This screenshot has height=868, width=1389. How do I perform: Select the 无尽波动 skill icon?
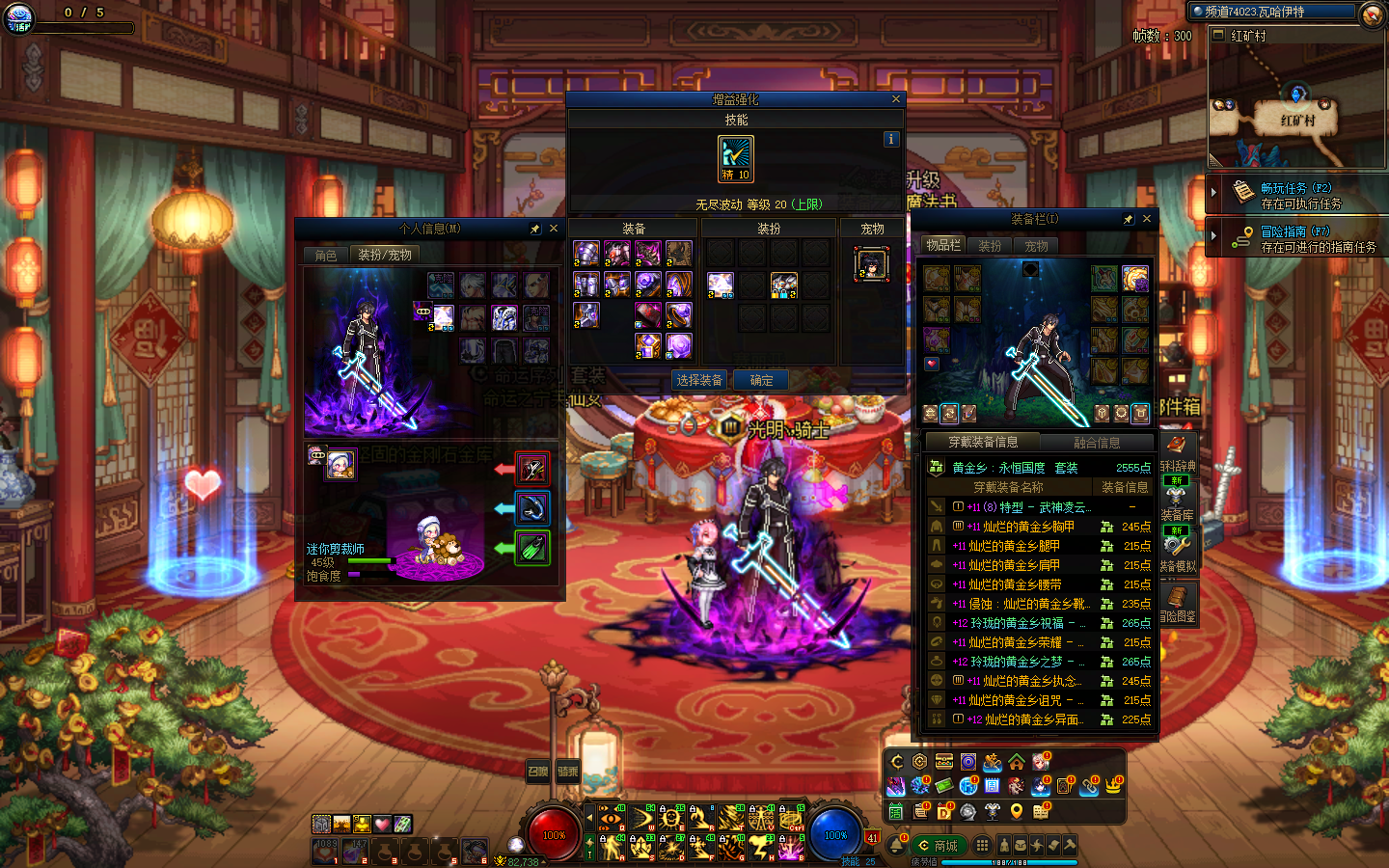point(736,159)
